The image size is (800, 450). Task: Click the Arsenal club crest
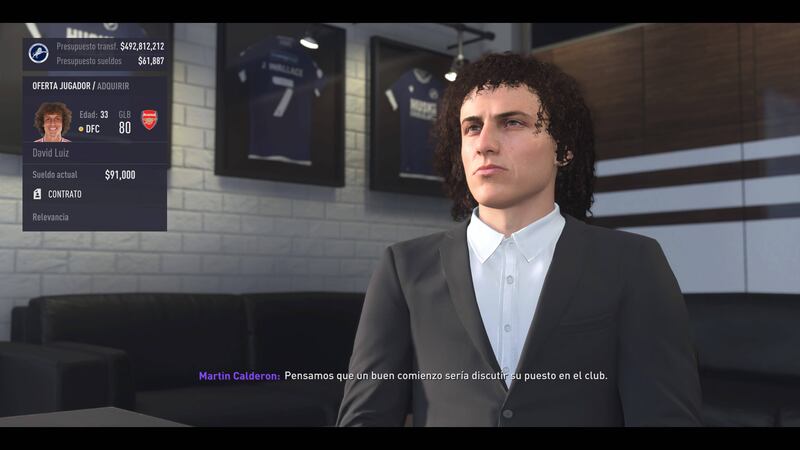(x=150, y=120)
